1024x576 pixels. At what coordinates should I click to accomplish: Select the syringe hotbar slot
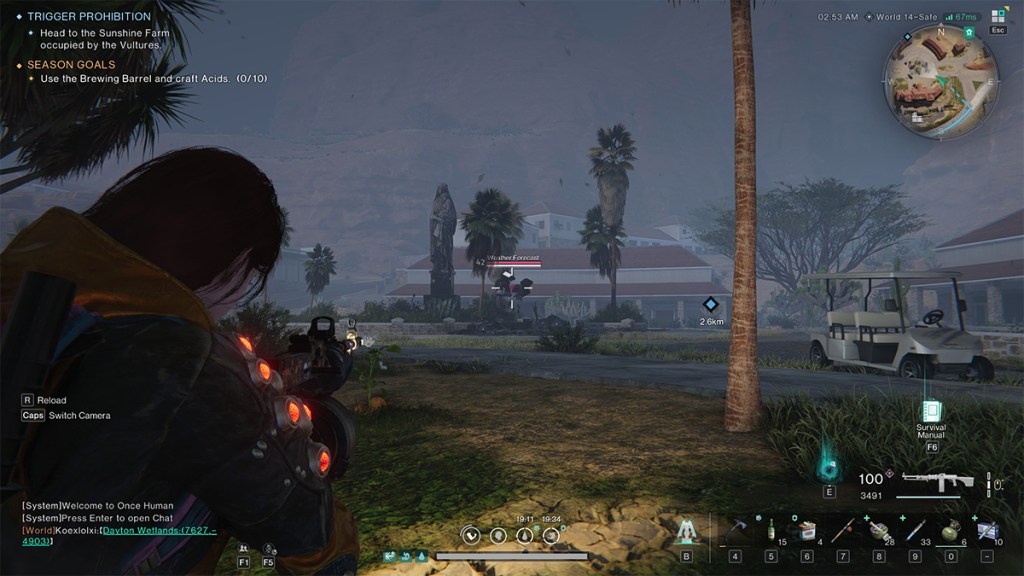tap(914, 528)
